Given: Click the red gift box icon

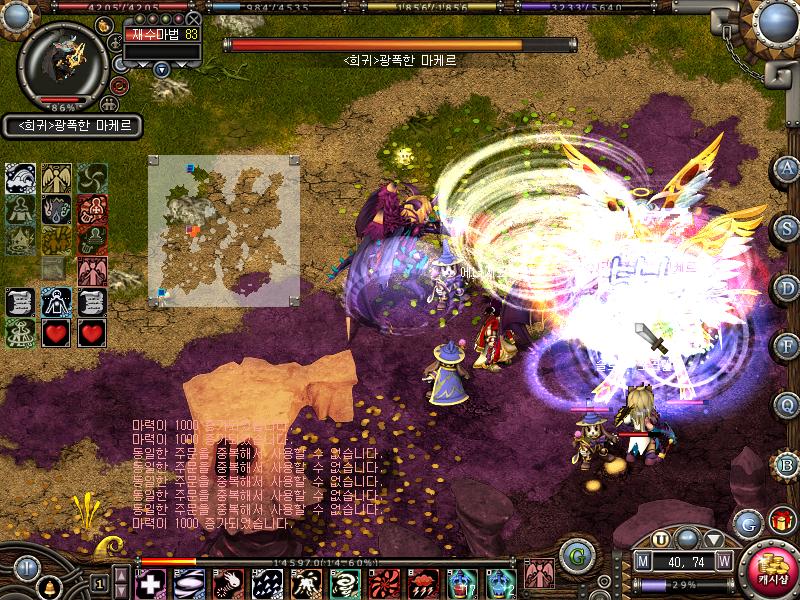Looking at the screenshot, I should point(780,520).
